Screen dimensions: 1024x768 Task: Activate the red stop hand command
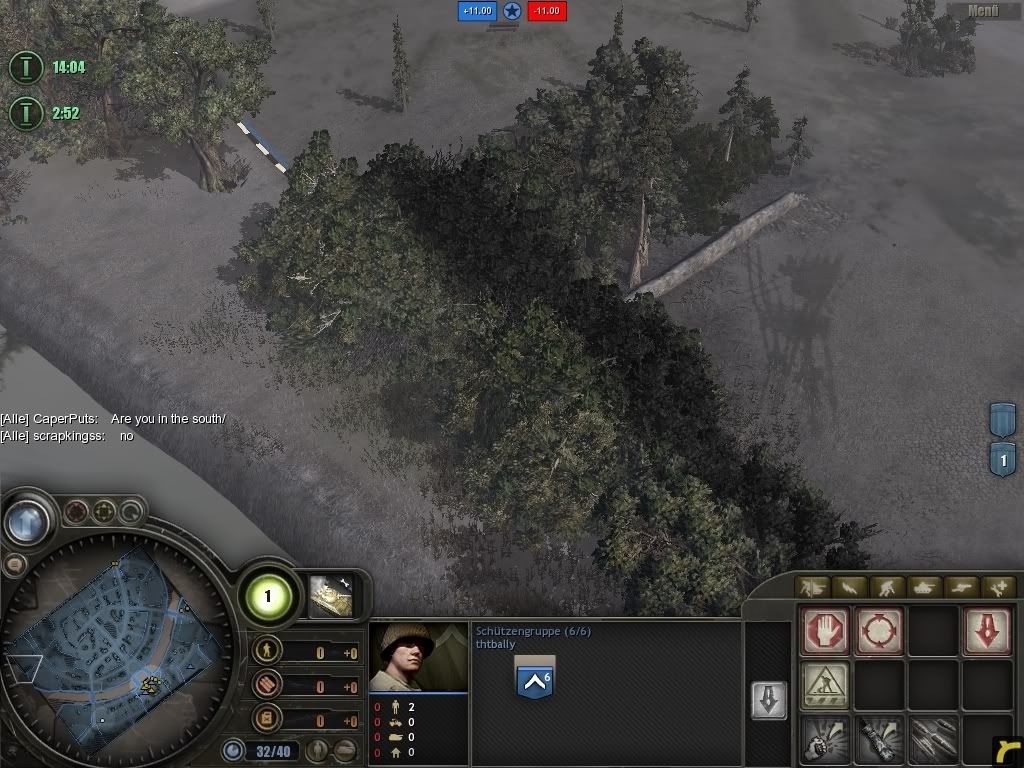pyautogui.click(x=825, y=632)
